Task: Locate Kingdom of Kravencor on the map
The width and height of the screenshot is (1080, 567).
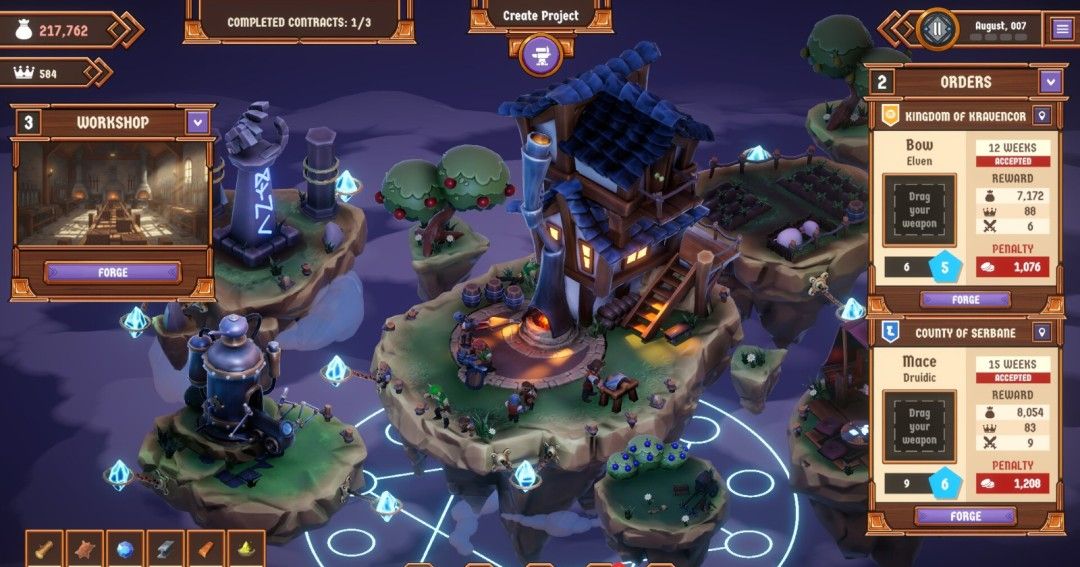Action: (x=1042, y=116)
